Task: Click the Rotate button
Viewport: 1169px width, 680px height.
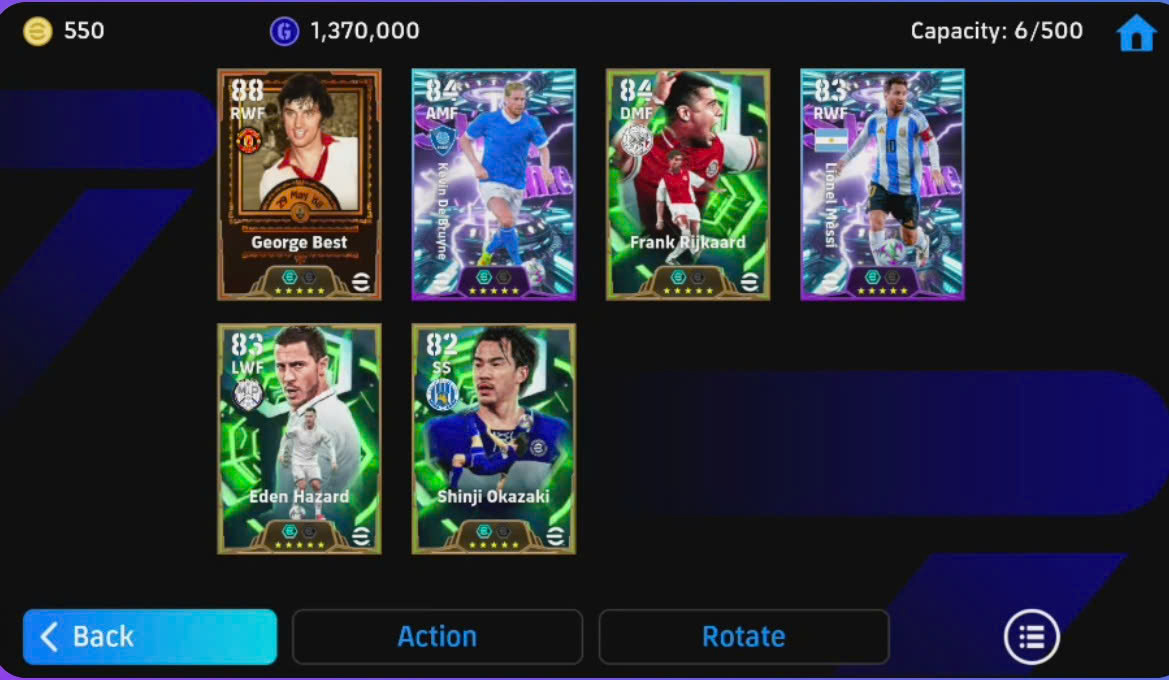Action: pos(743,637)
